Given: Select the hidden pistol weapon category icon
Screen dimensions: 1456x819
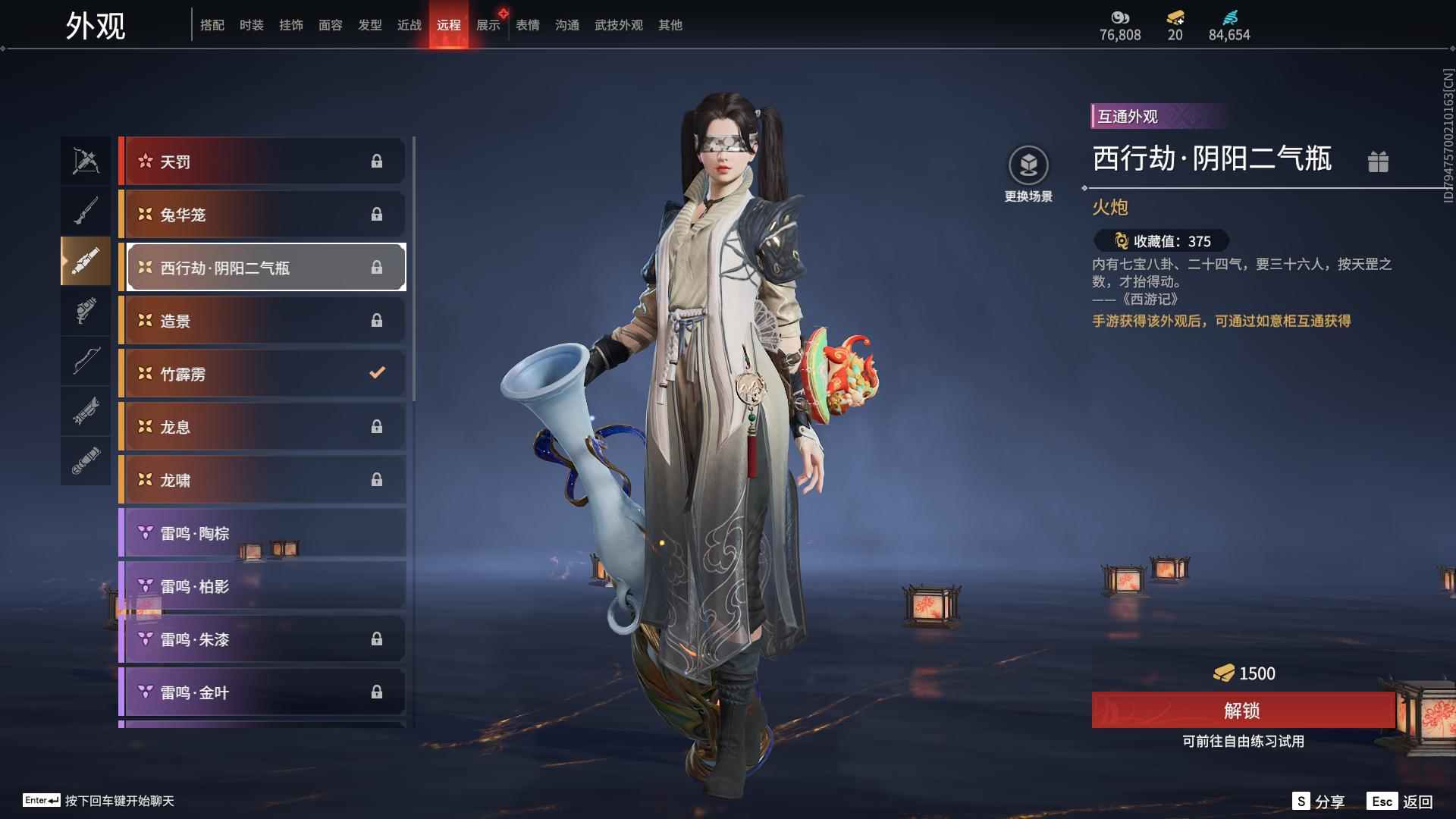Looking at the screenshot, I should pos(86,312).
